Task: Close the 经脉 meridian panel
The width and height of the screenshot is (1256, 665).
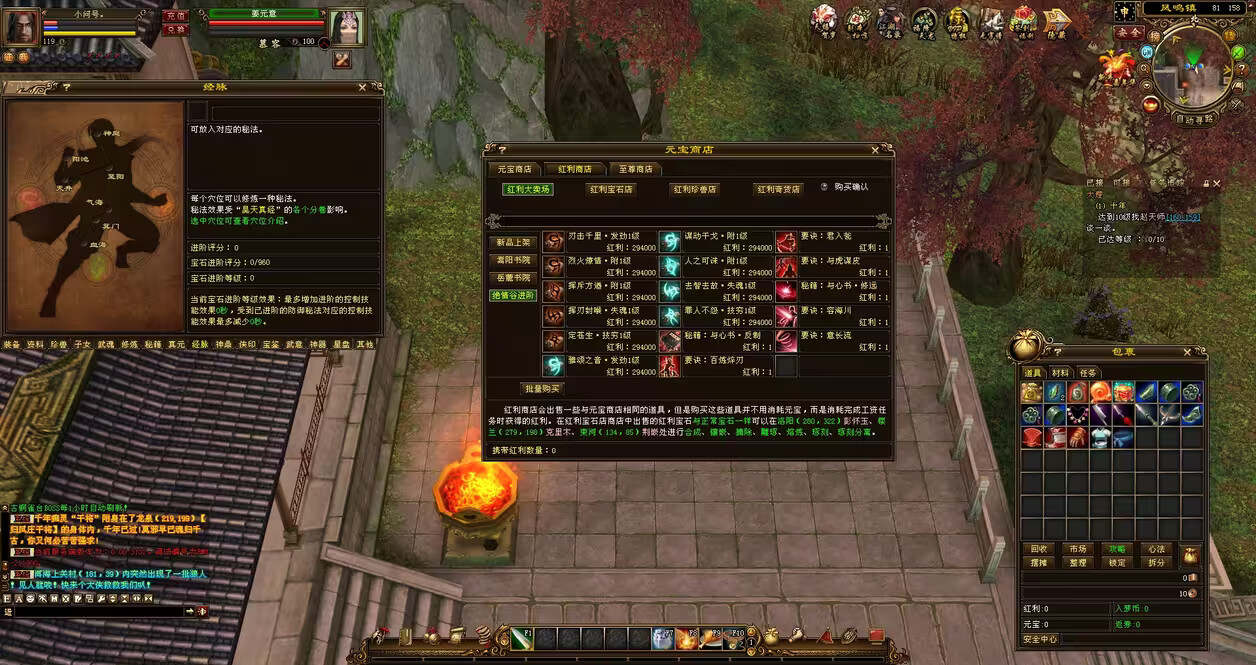Action: point(364,88)
